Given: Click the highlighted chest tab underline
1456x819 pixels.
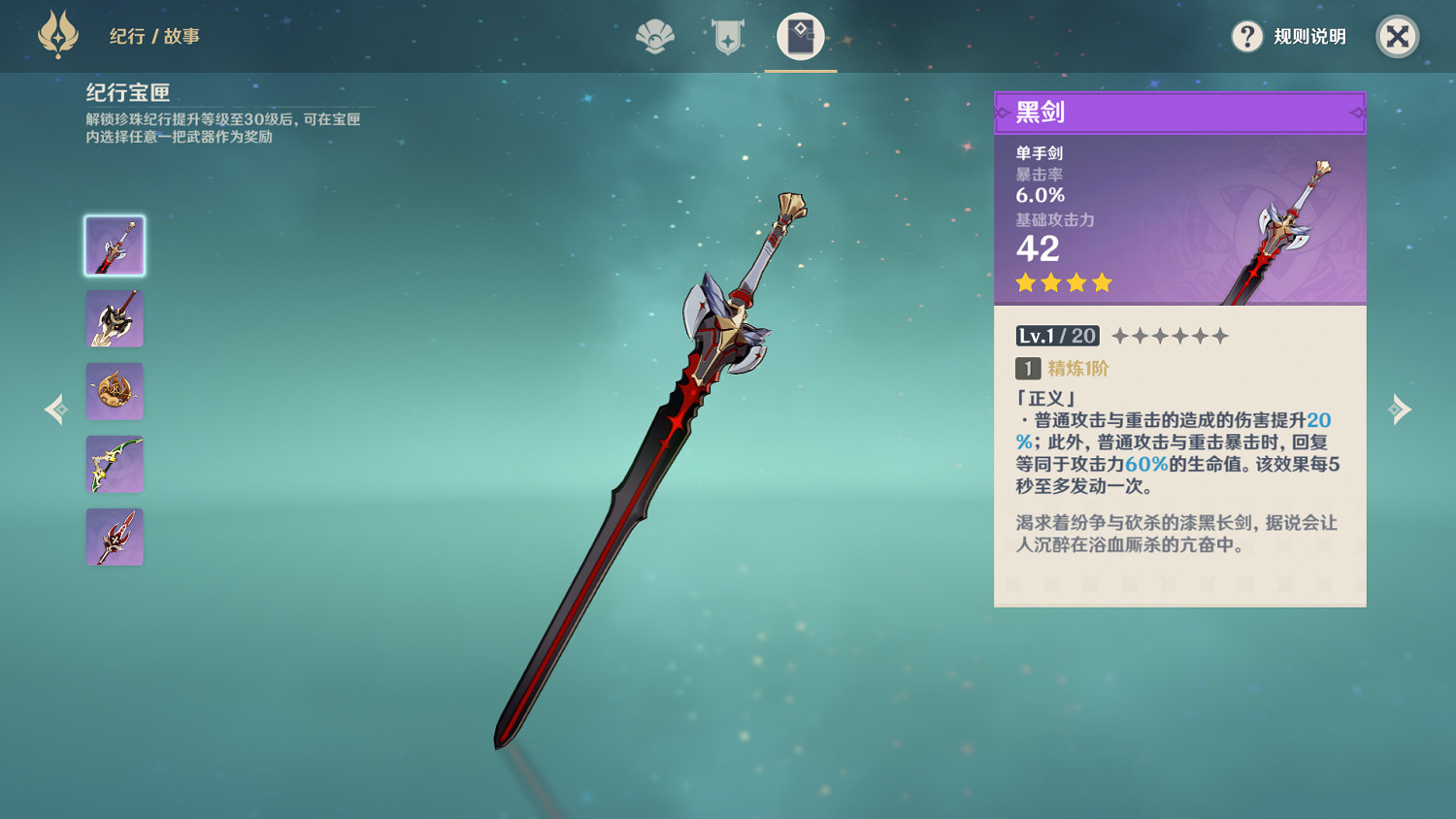Looking at the screenshot, I should pyautogui.click(x=801, y=70).
